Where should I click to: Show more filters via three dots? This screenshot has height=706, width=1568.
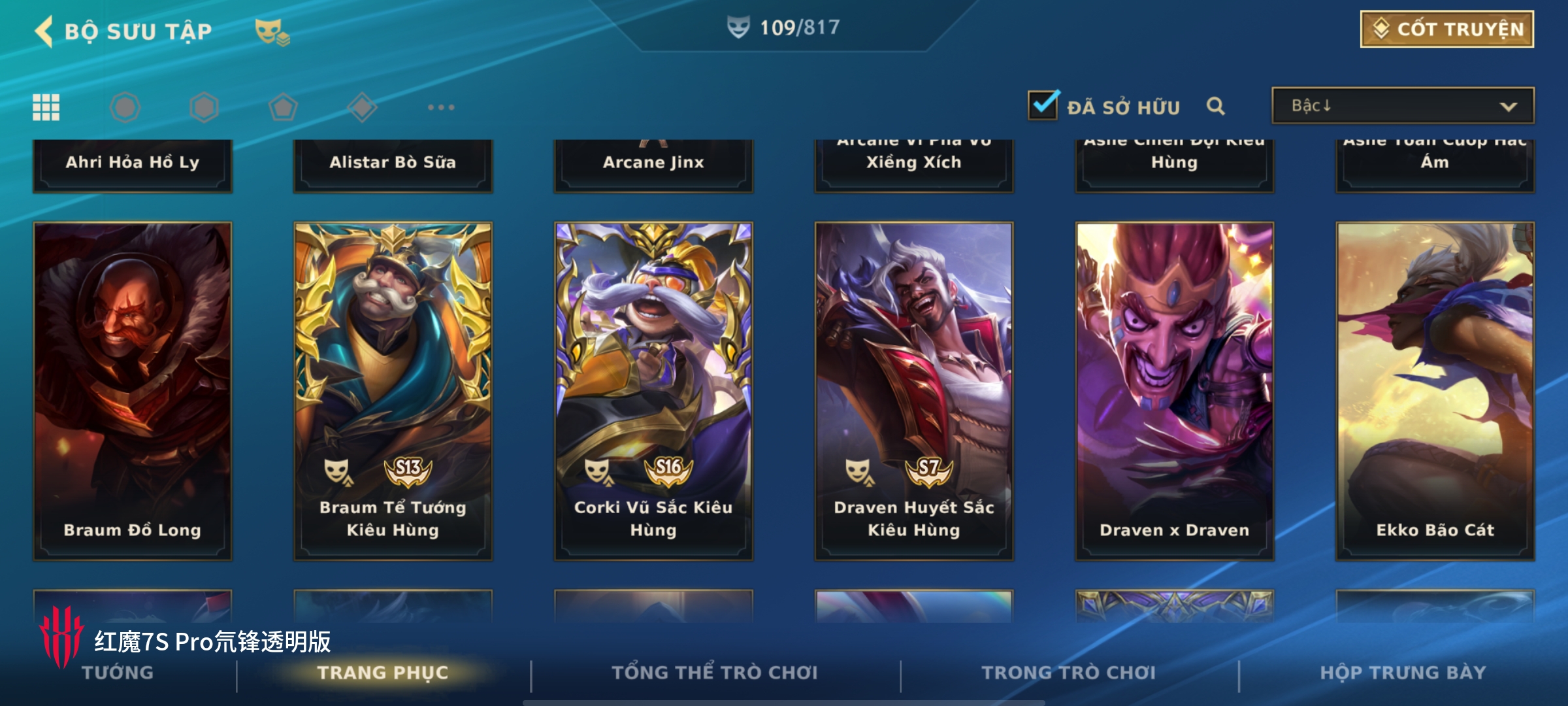pos(441,107)
